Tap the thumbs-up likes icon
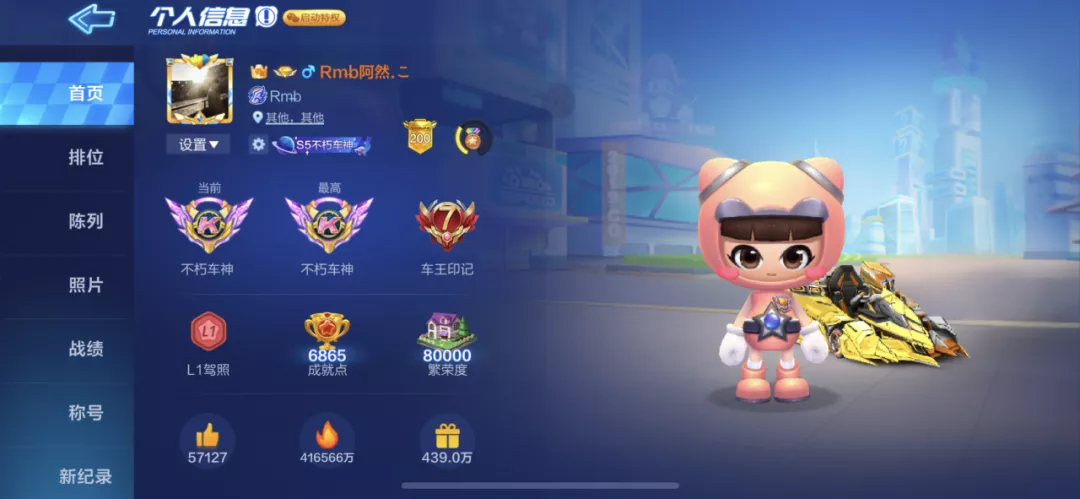Screen dimensions: 1080x499 click(x=207, y=435)
